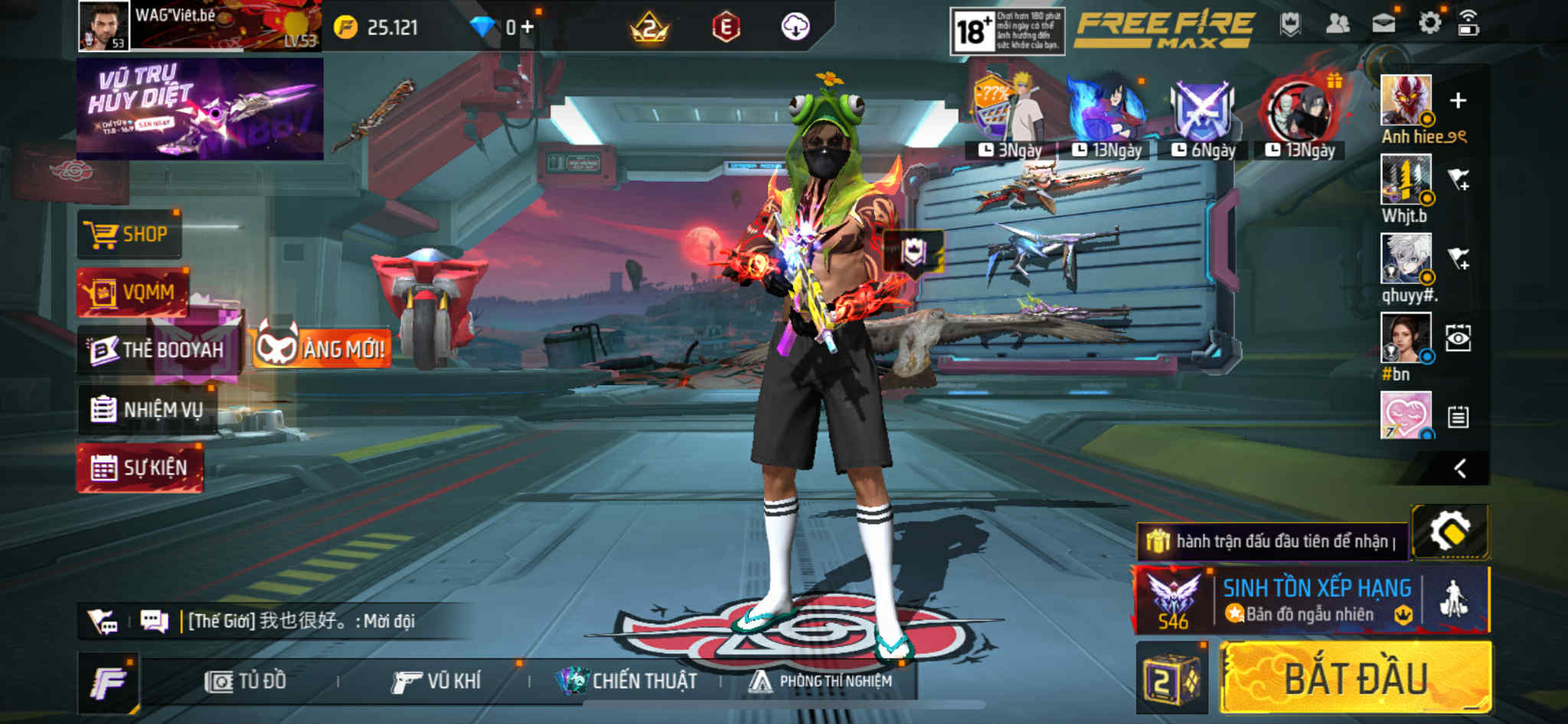Open the TỦ ĐỒ wardrobe tab
Screen dimensions: 1568x724
coord(246,681)
